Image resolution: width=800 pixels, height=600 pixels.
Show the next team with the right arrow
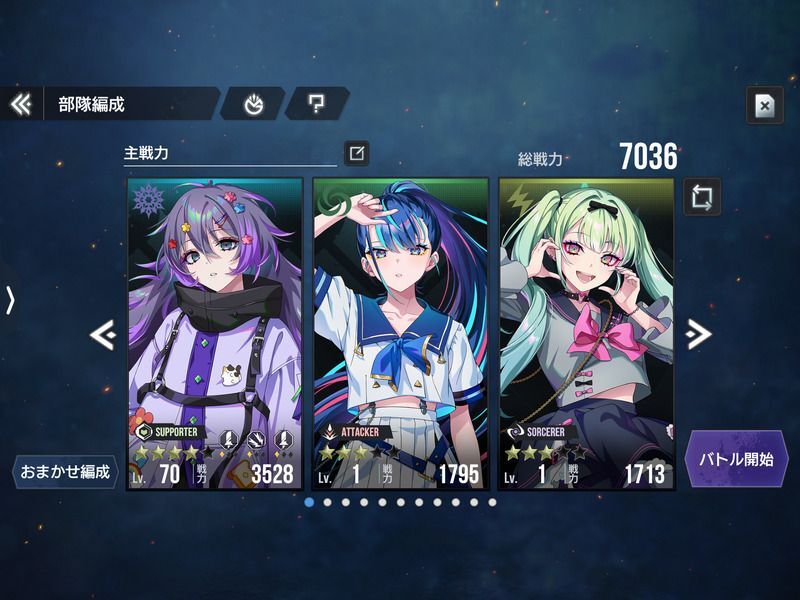click(699, 334)
